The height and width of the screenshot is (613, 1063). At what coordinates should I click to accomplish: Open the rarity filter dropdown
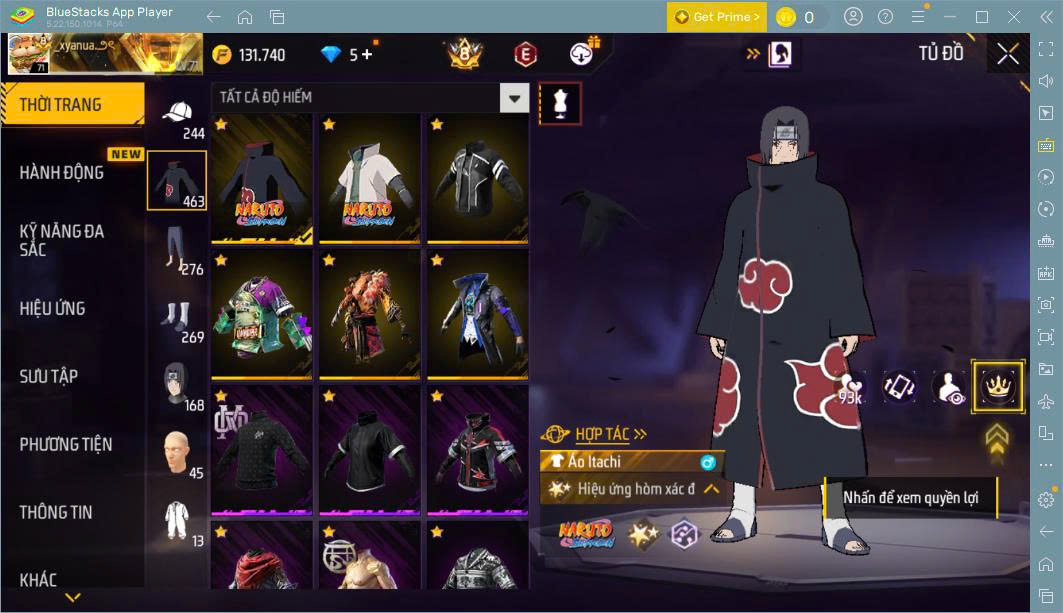(514, 97)
